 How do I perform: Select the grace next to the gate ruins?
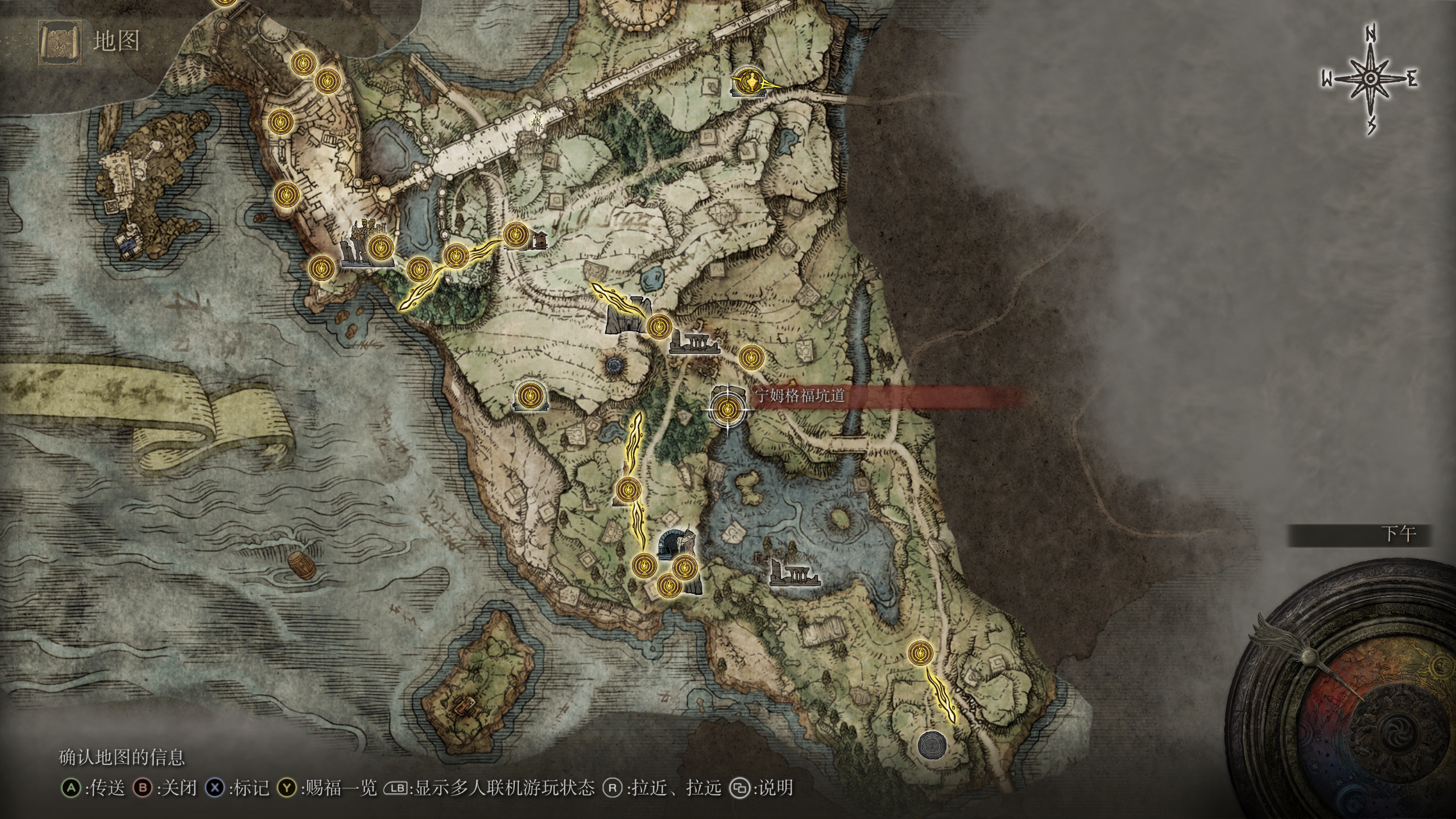point(658,326)
